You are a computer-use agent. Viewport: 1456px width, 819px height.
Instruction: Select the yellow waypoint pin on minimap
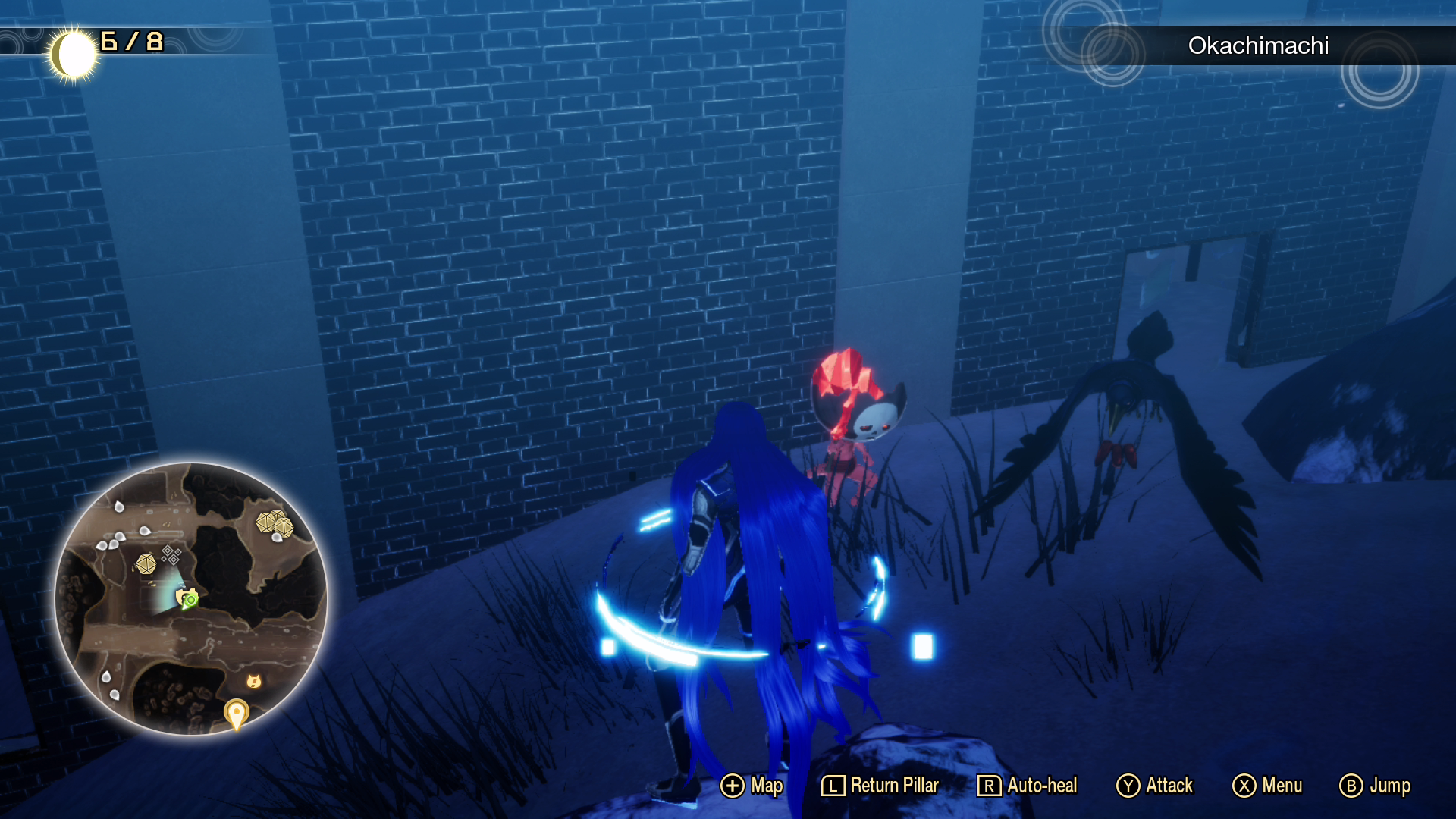coord(236,714)
